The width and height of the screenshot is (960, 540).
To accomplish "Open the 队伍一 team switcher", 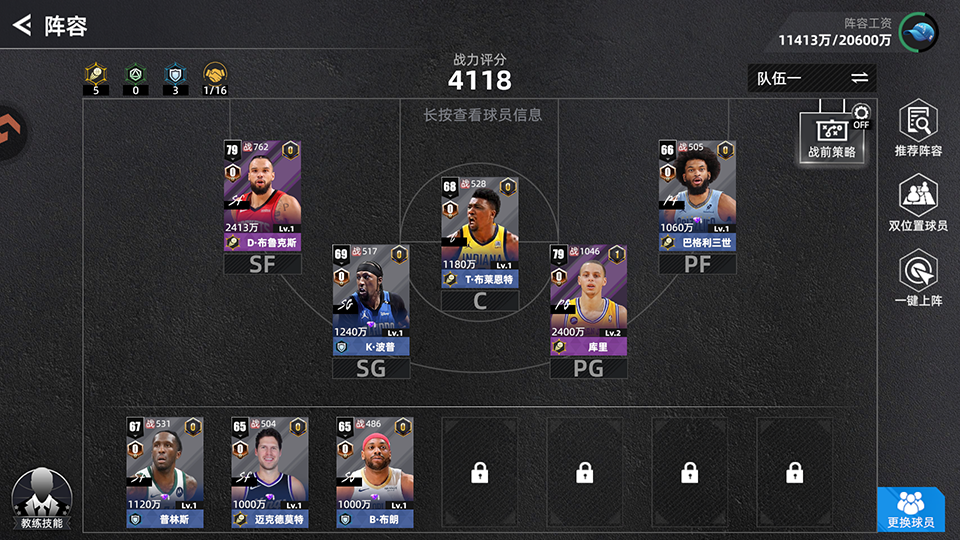I will 811,78.
